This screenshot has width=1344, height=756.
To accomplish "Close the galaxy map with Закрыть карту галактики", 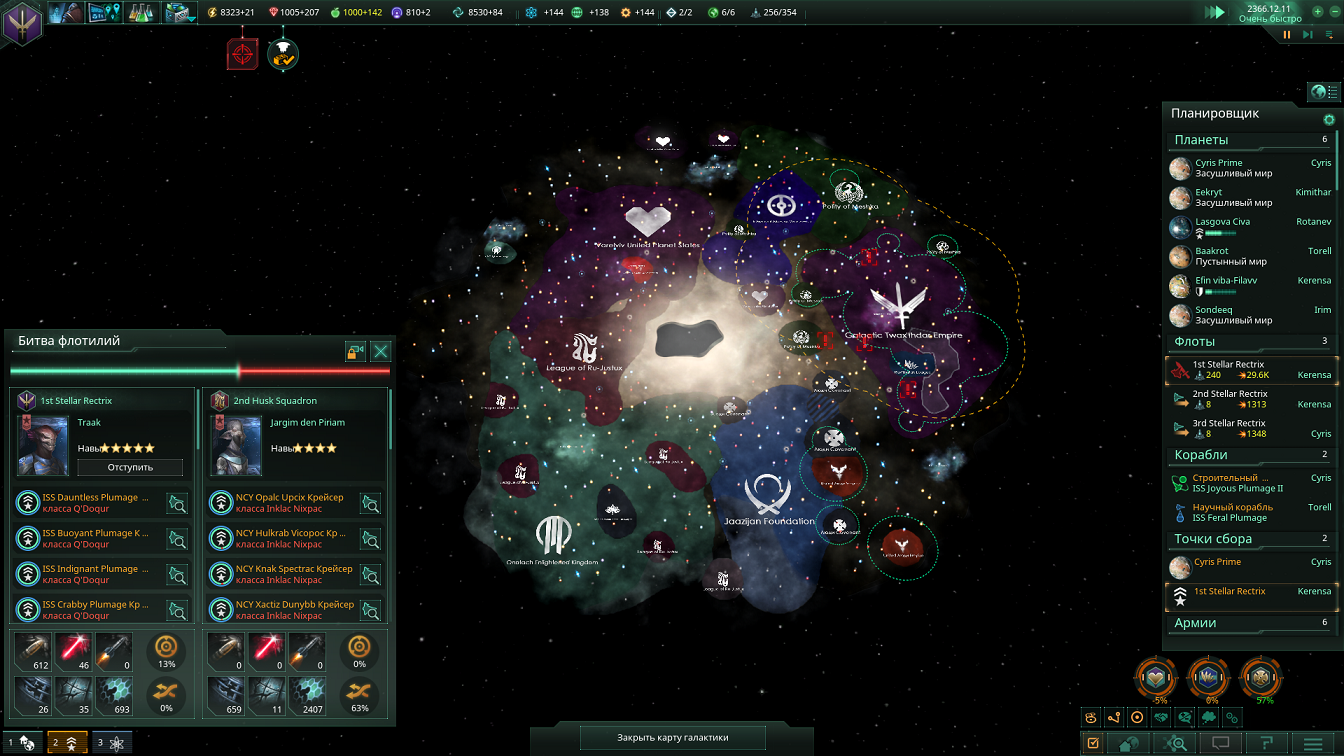I will coord(673,738).
